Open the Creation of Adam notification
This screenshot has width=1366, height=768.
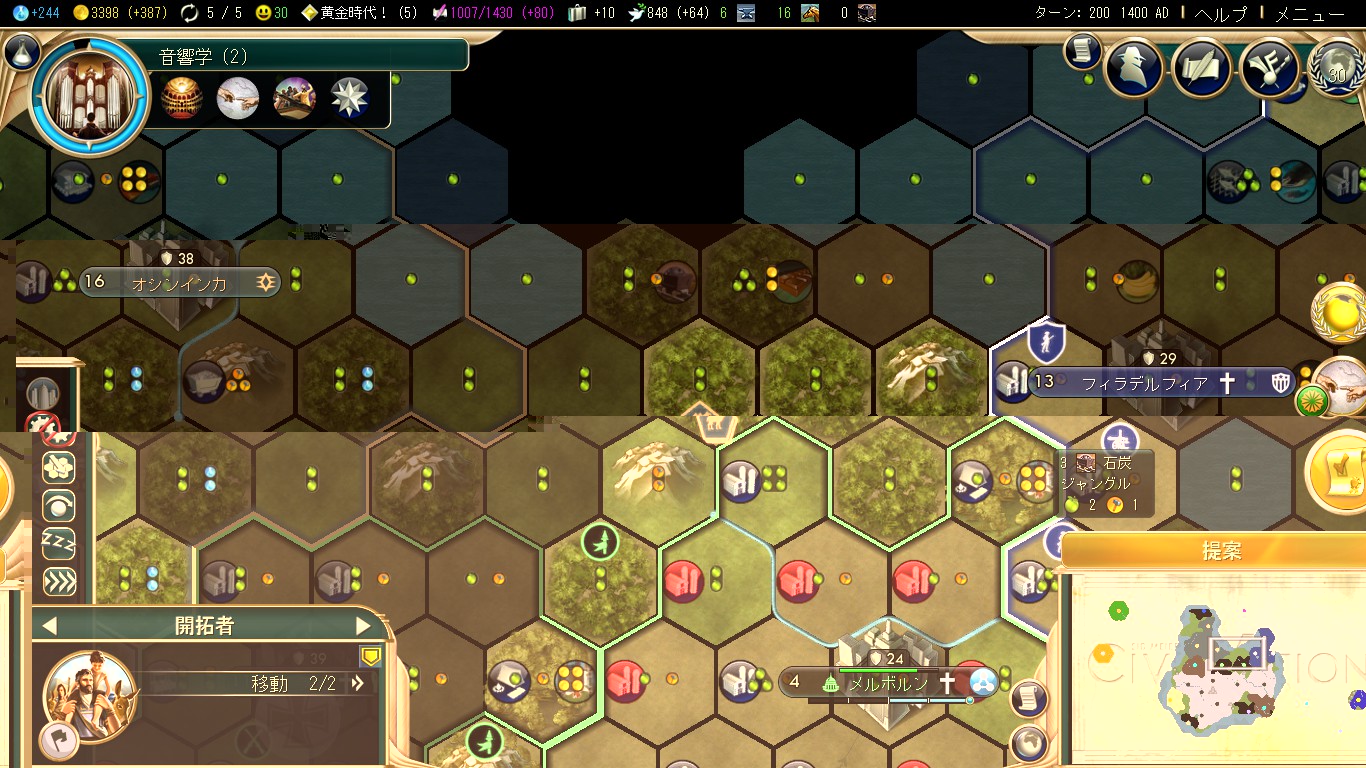pos(1341,383)
